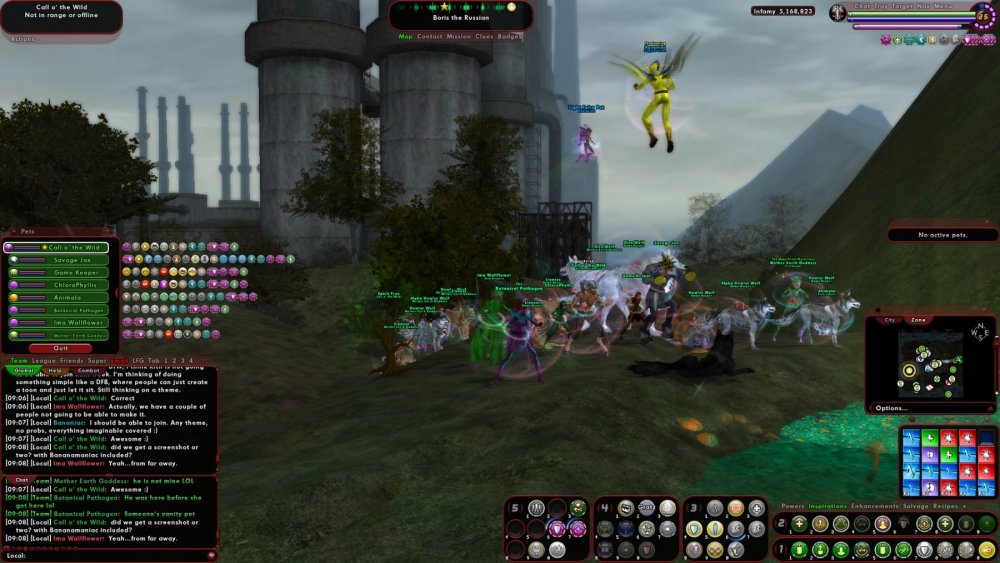Open the Recipes window
This screenshot has height=563, width=1000.
pos(946,506)
